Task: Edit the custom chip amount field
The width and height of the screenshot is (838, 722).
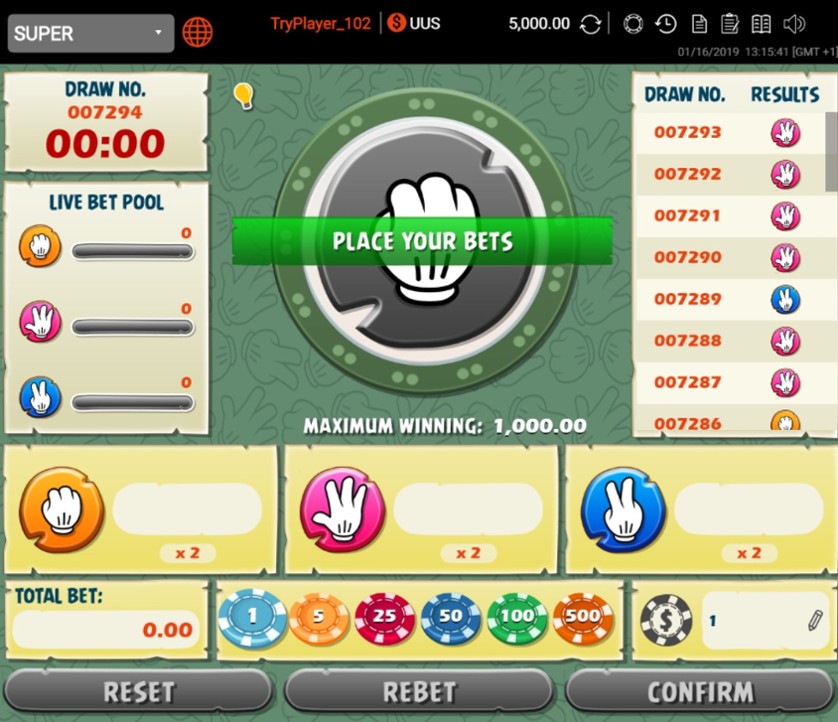Action: tap(762, 621)
